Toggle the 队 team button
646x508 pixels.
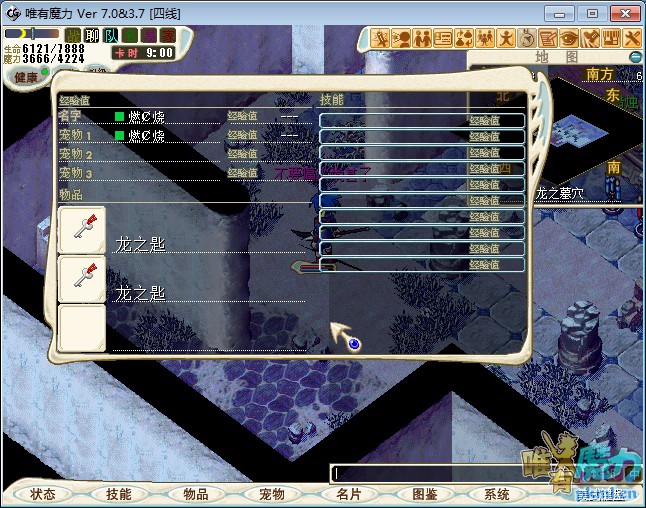(110, 35)
